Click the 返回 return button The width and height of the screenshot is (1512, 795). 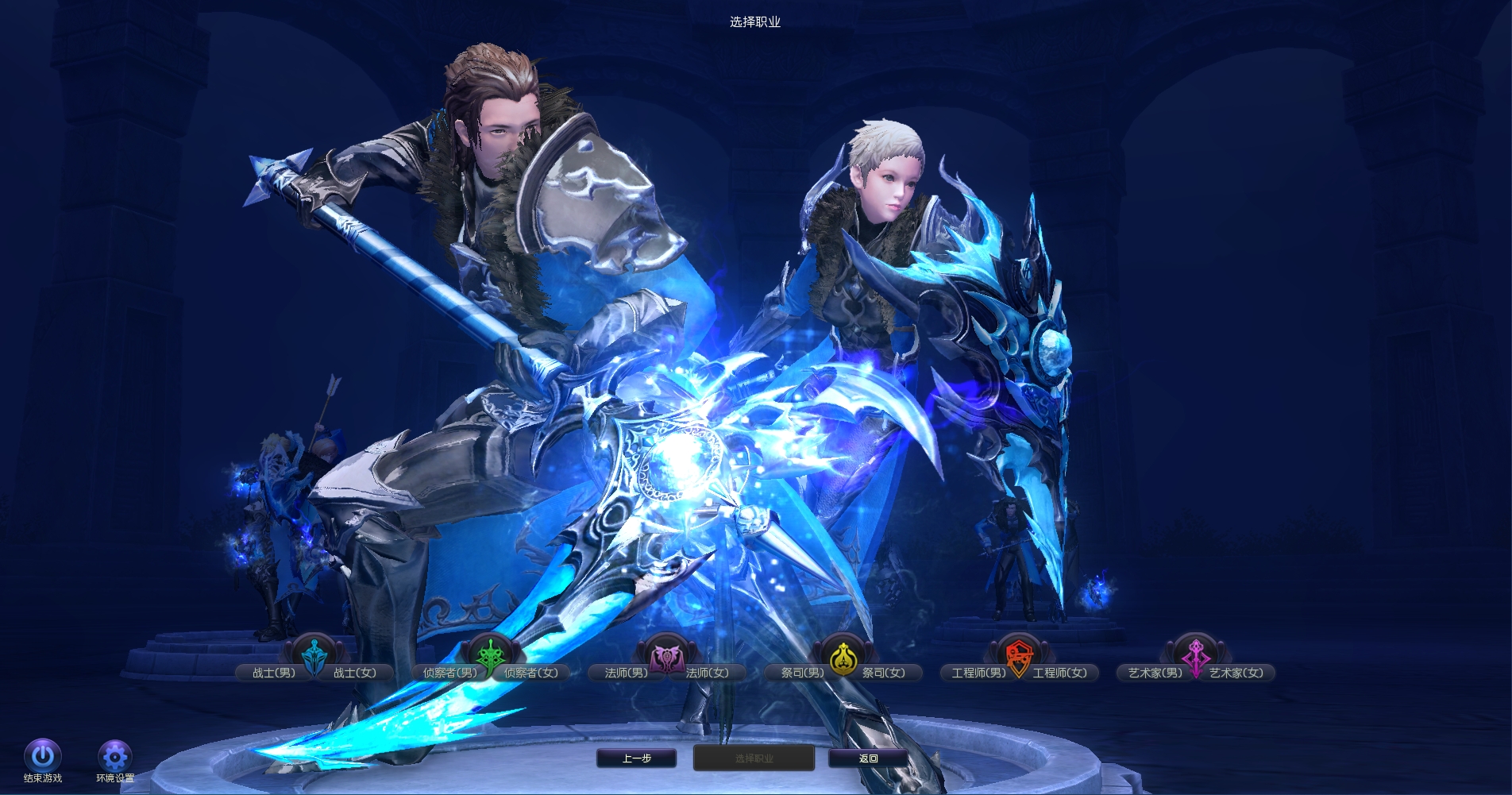(868, 758)
